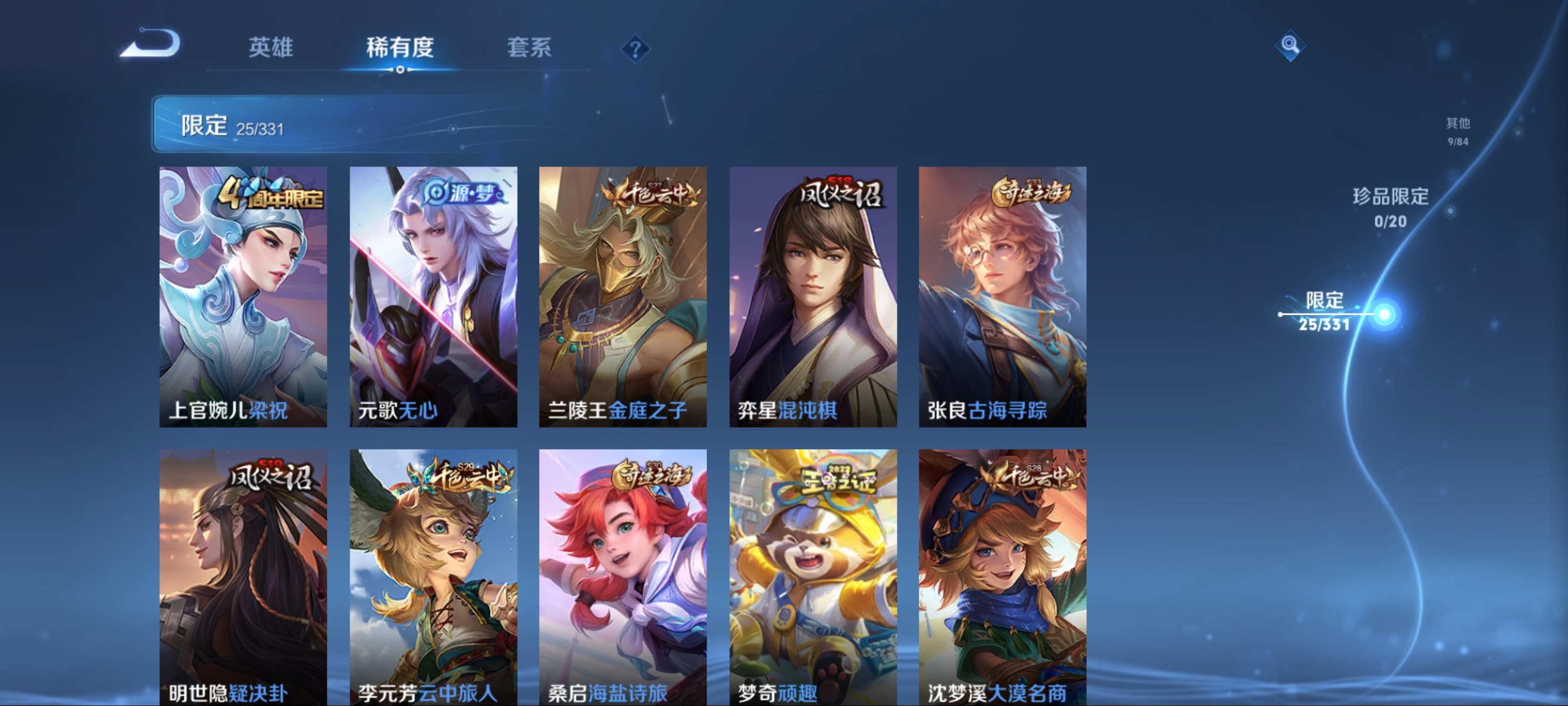Jump to the 其他 9/84 category
This screenshot has width=1568, height=706.
[1459, 131]
